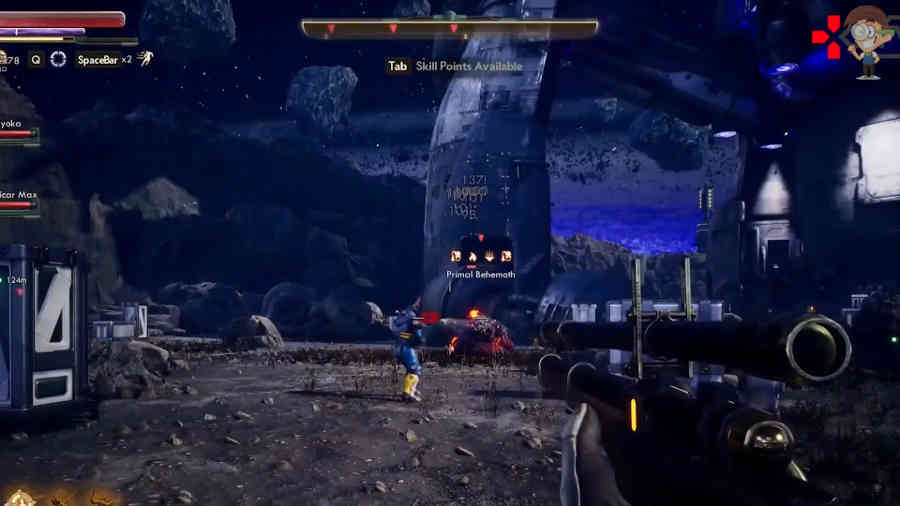This screenshot has width=900, height=506.
Task: Select companion Vicar Max's status entry
Action: tap(19, 197)
